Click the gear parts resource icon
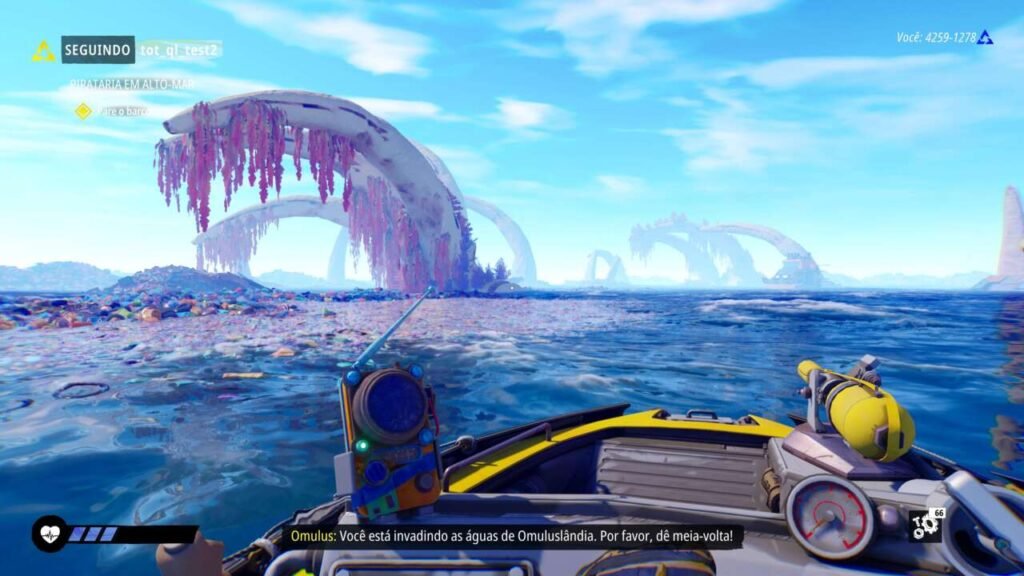Image resolution: width=1024 pixels, height=576 pixels. tap(924, 526)
